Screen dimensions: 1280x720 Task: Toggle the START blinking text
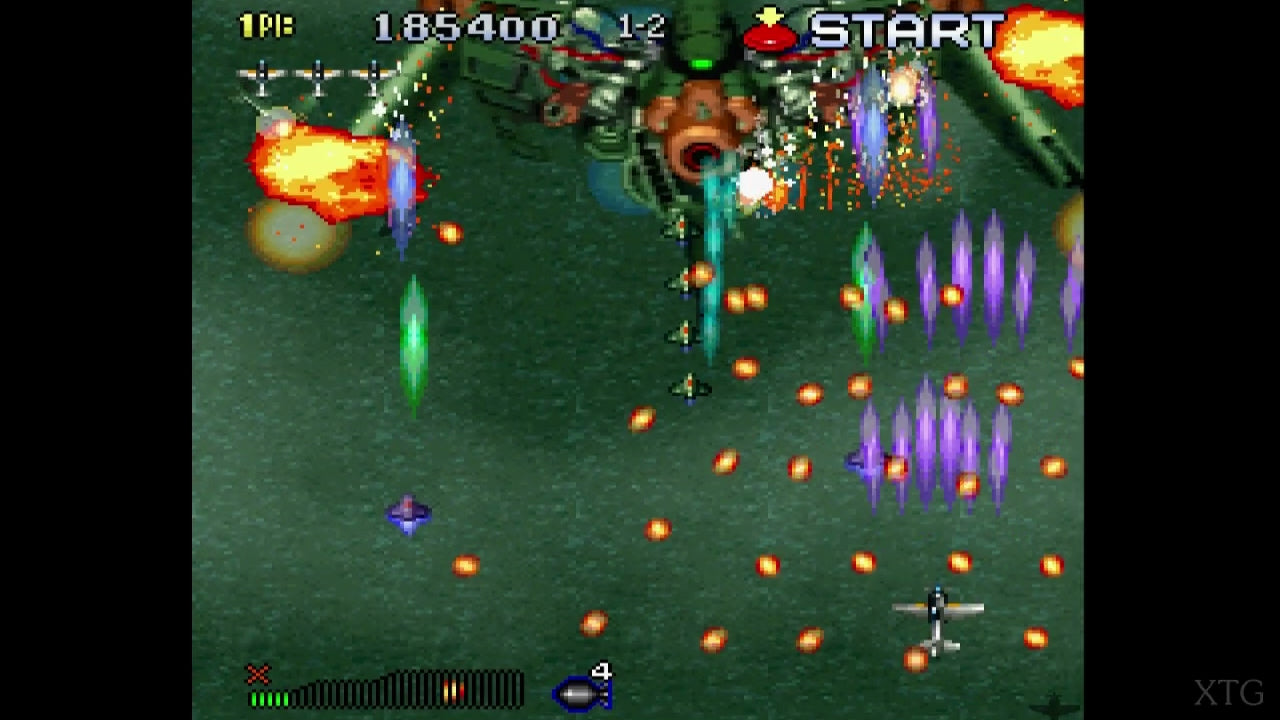coord(902,28)
